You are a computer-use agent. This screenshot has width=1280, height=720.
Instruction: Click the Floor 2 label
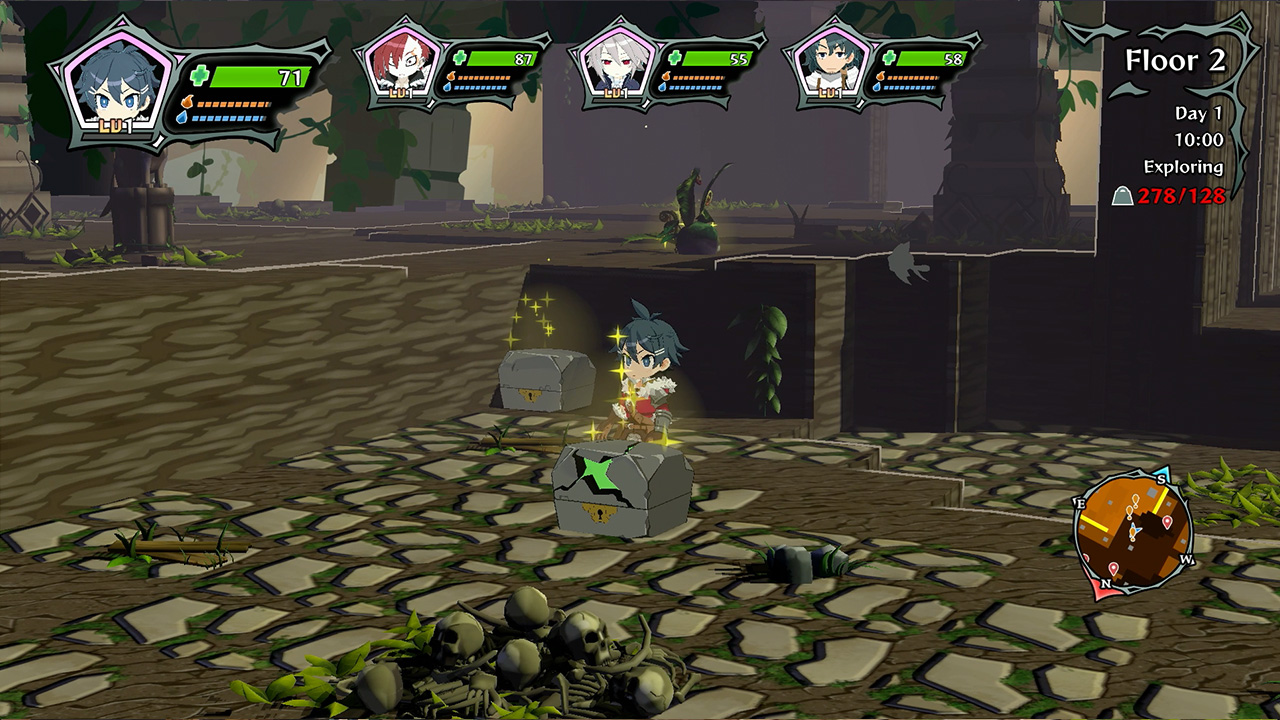[1178, 61]
